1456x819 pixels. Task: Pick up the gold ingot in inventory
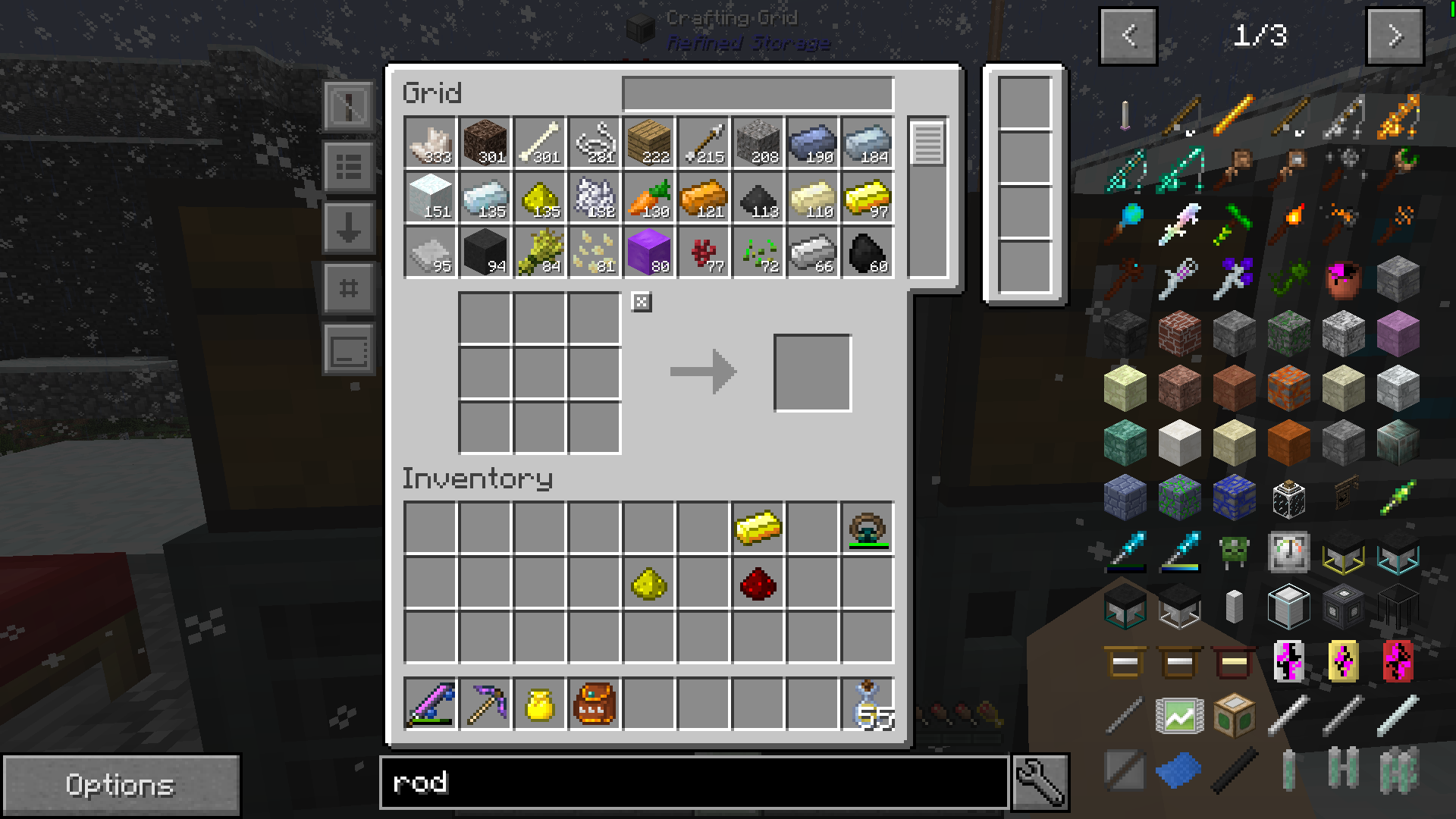point(758,528)
